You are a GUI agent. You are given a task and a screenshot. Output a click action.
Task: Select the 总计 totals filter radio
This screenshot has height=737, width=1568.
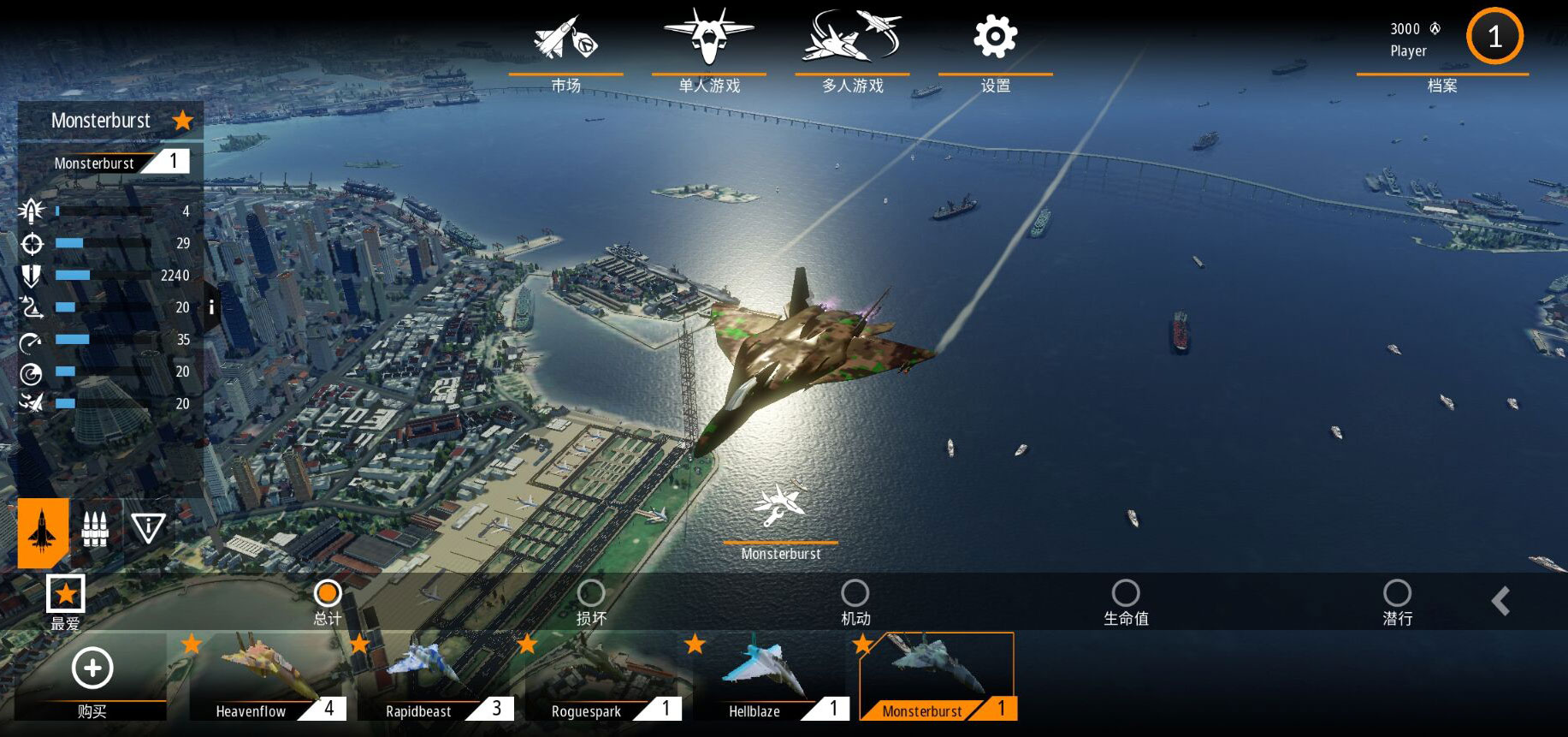328,592
